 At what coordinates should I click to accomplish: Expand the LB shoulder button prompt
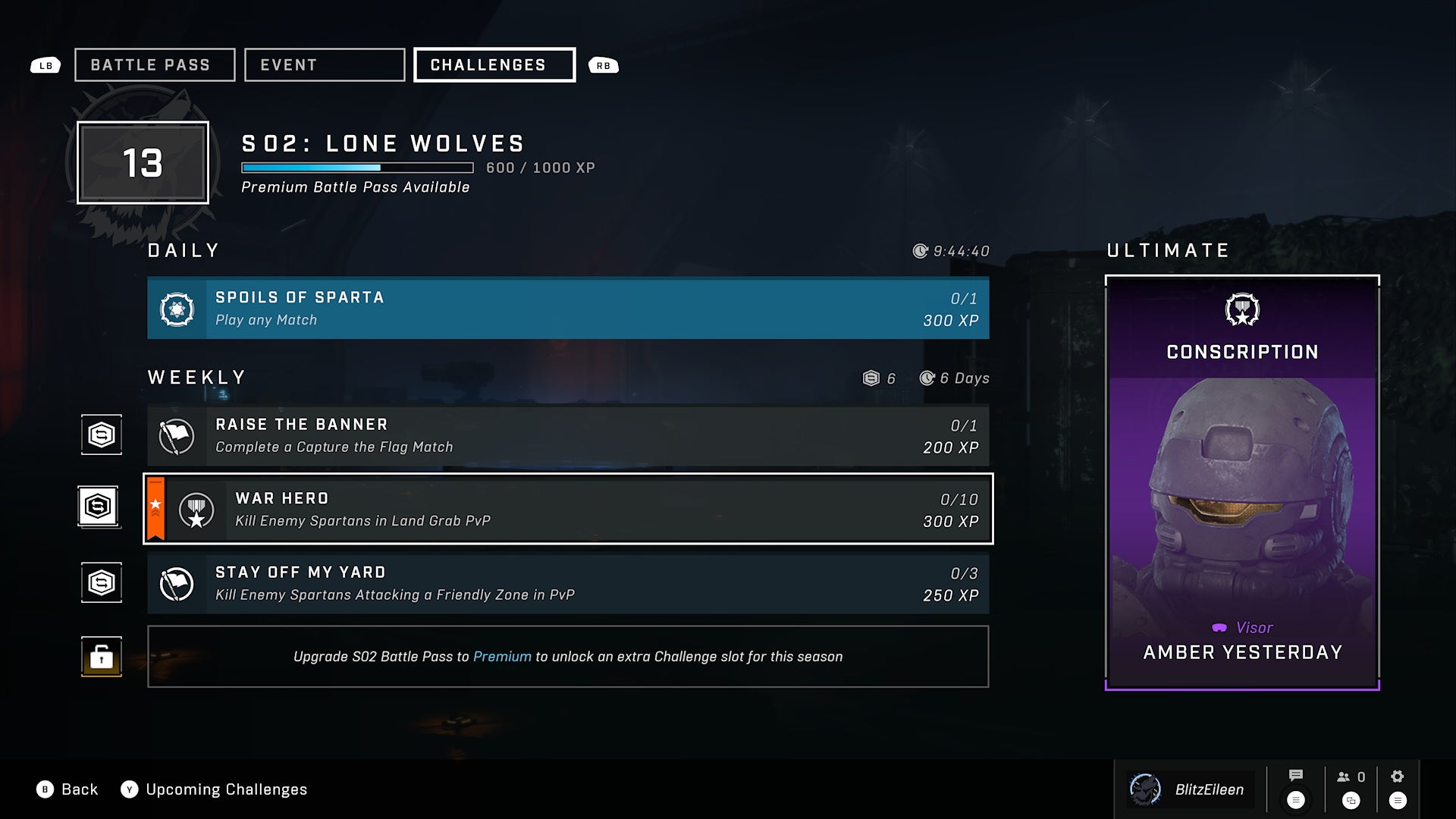coord(45,65)
